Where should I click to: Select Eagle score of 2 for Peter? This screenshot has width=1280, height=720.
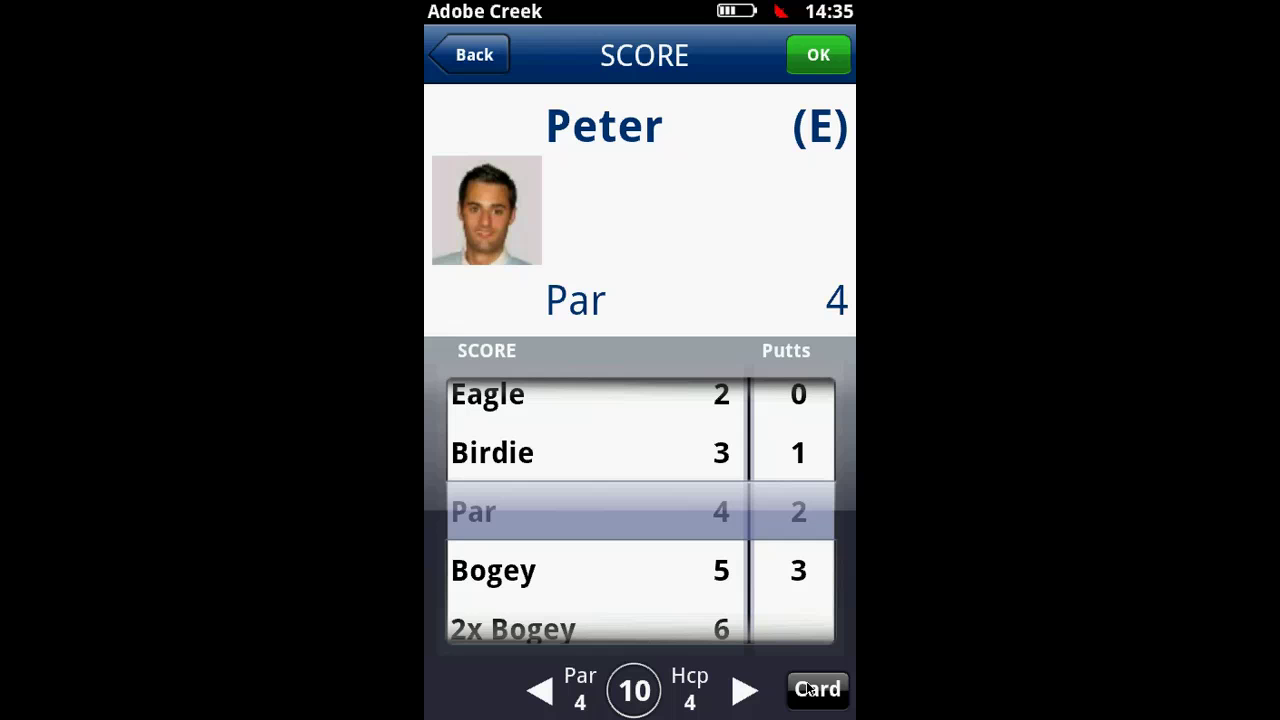tap(596, 394)
